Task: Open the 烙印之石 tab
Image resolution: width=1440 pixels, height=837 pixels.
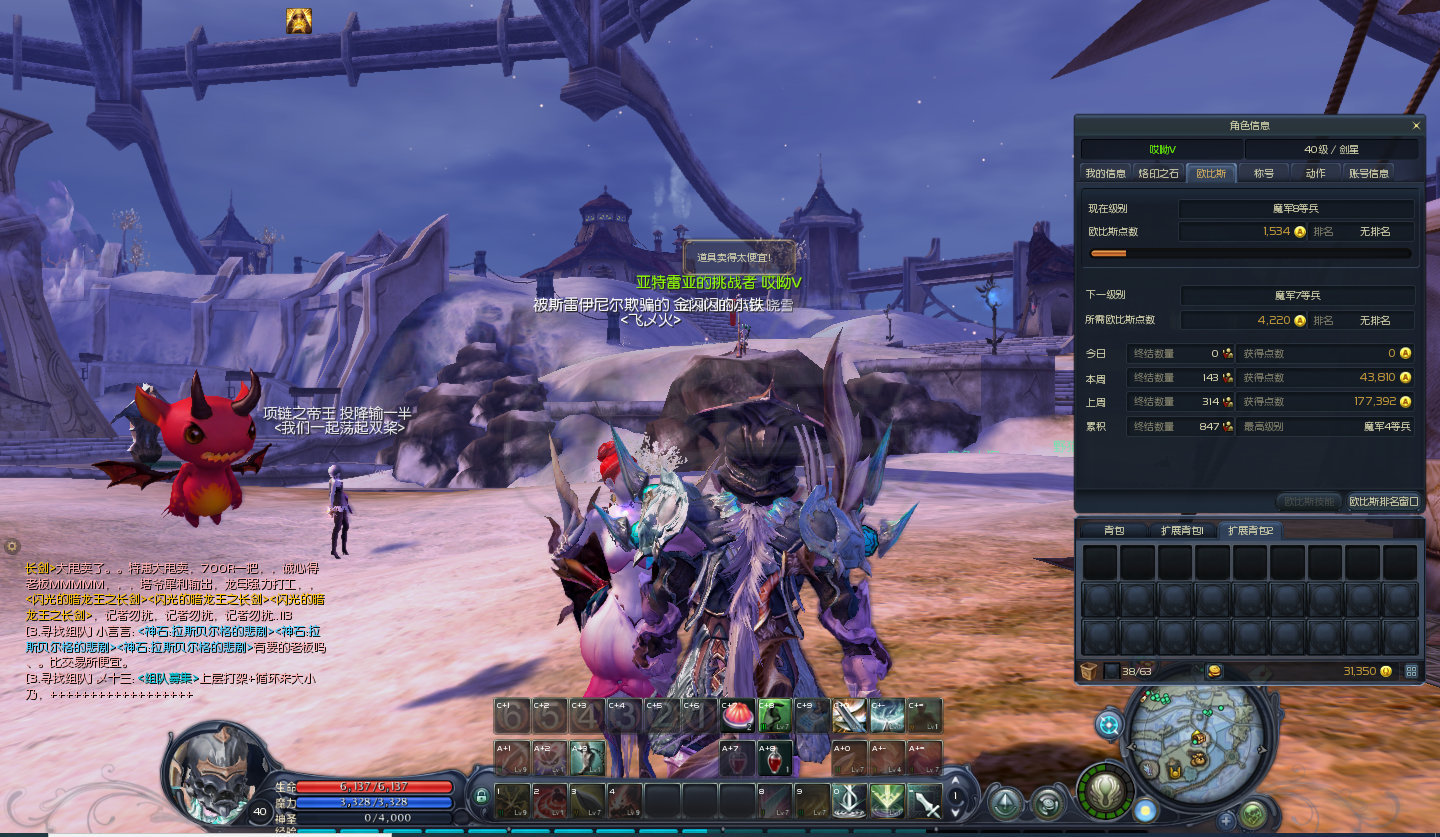Action: point(1158,173)
